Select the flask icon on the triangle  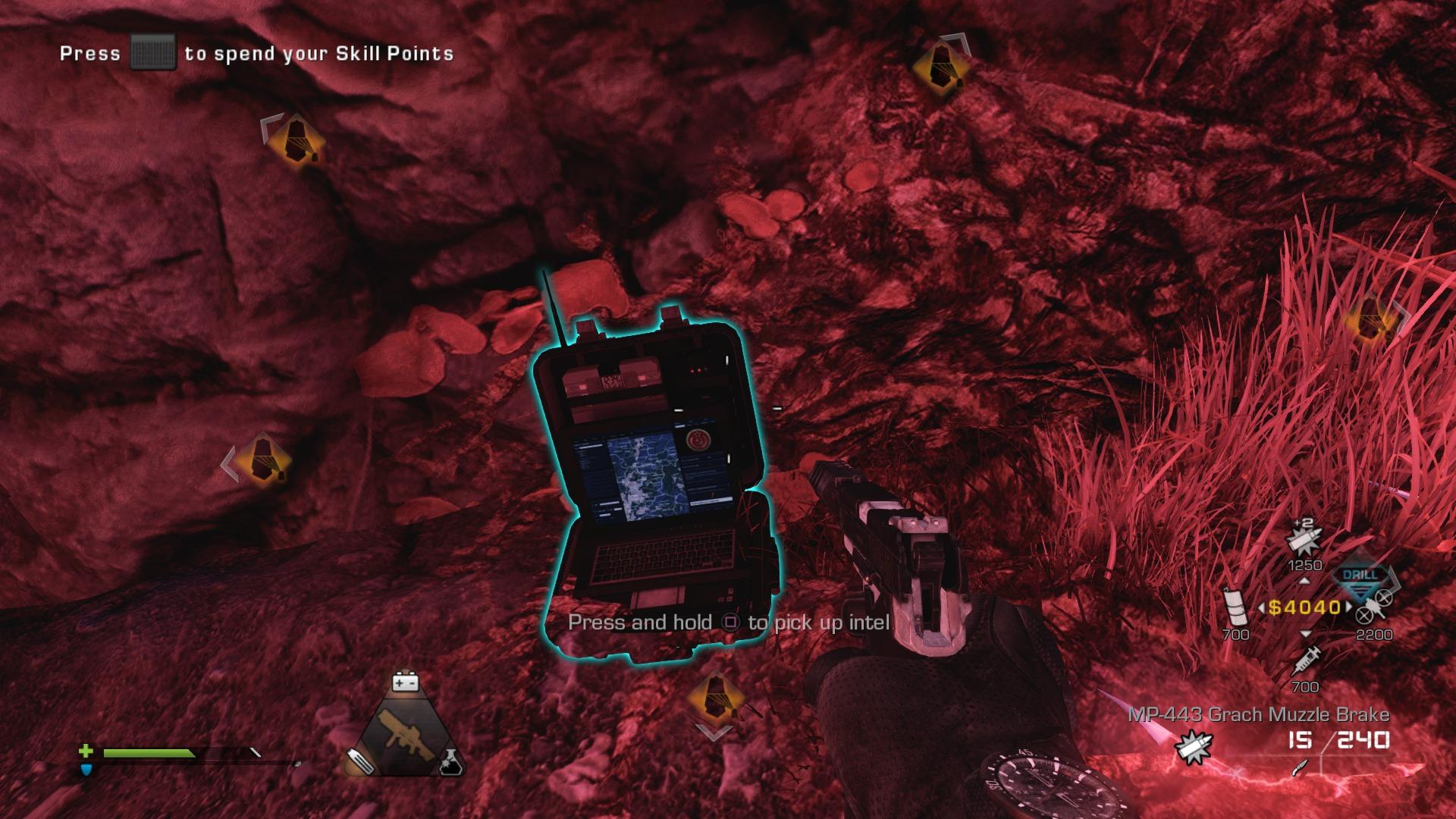point(451,761)
